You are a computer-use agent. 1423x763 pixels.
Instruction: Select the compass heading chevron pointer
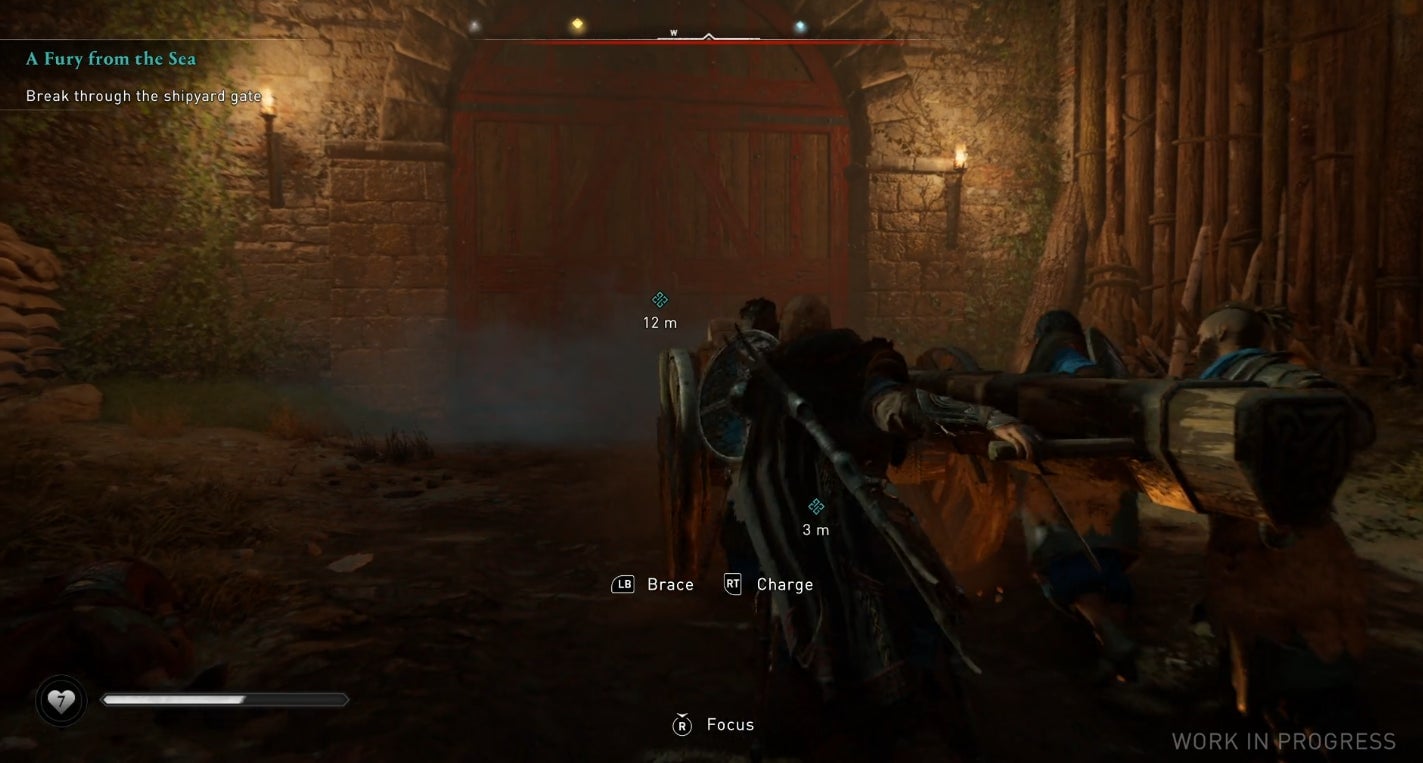[709, 33]
